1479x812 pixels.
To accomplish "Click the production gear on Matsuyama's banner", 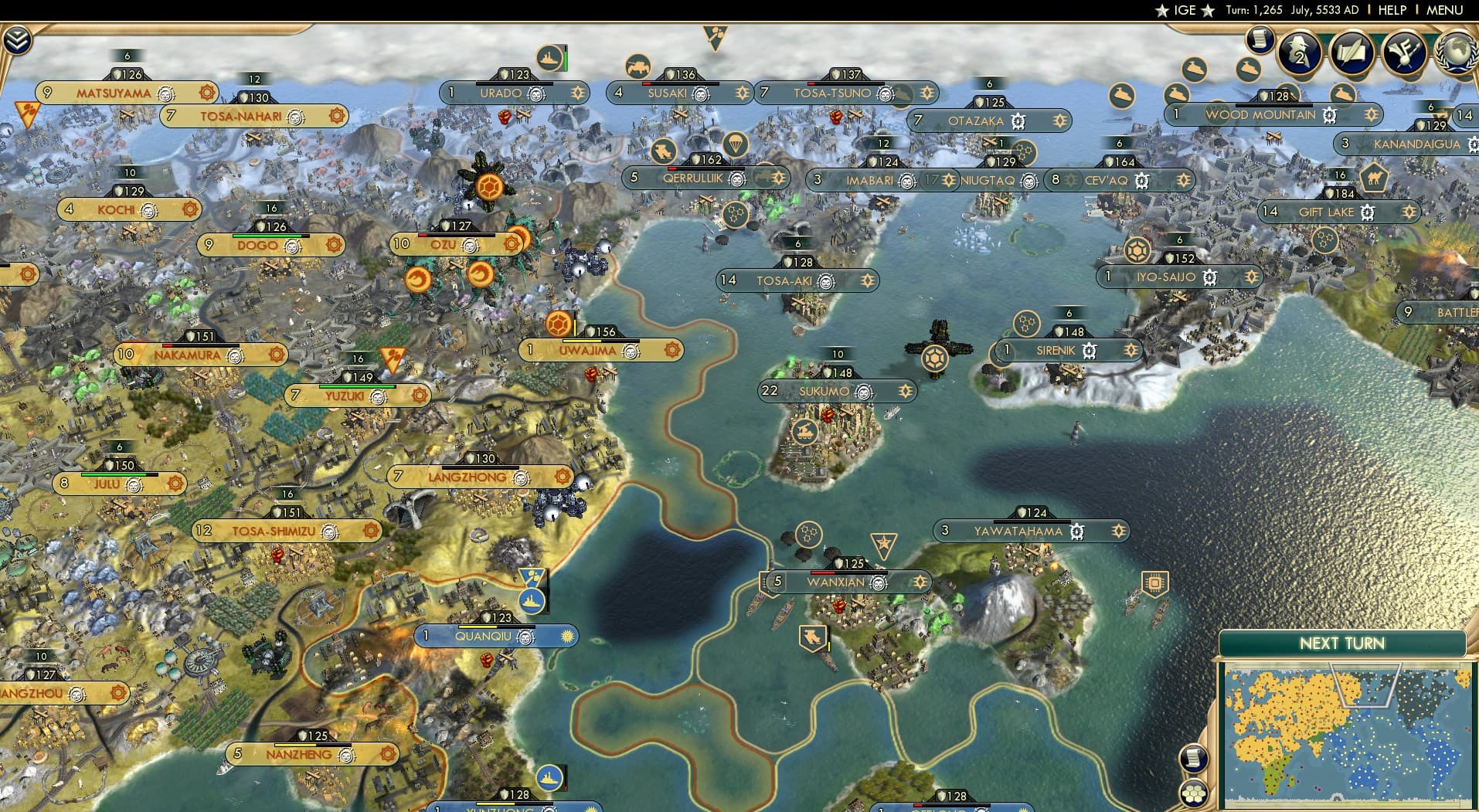I will click(x=206, y=93).
